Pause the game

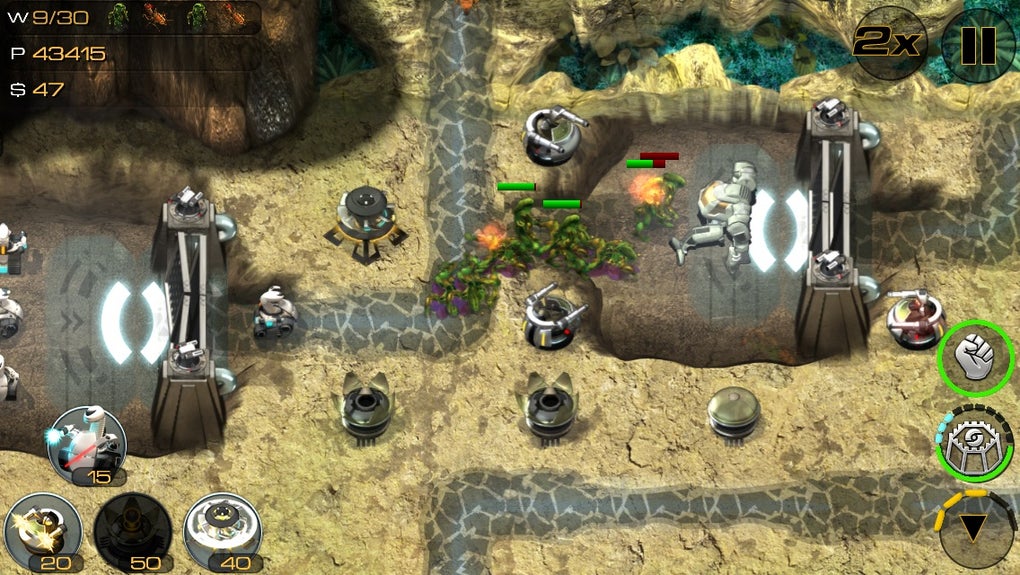[x=977, y=44]
